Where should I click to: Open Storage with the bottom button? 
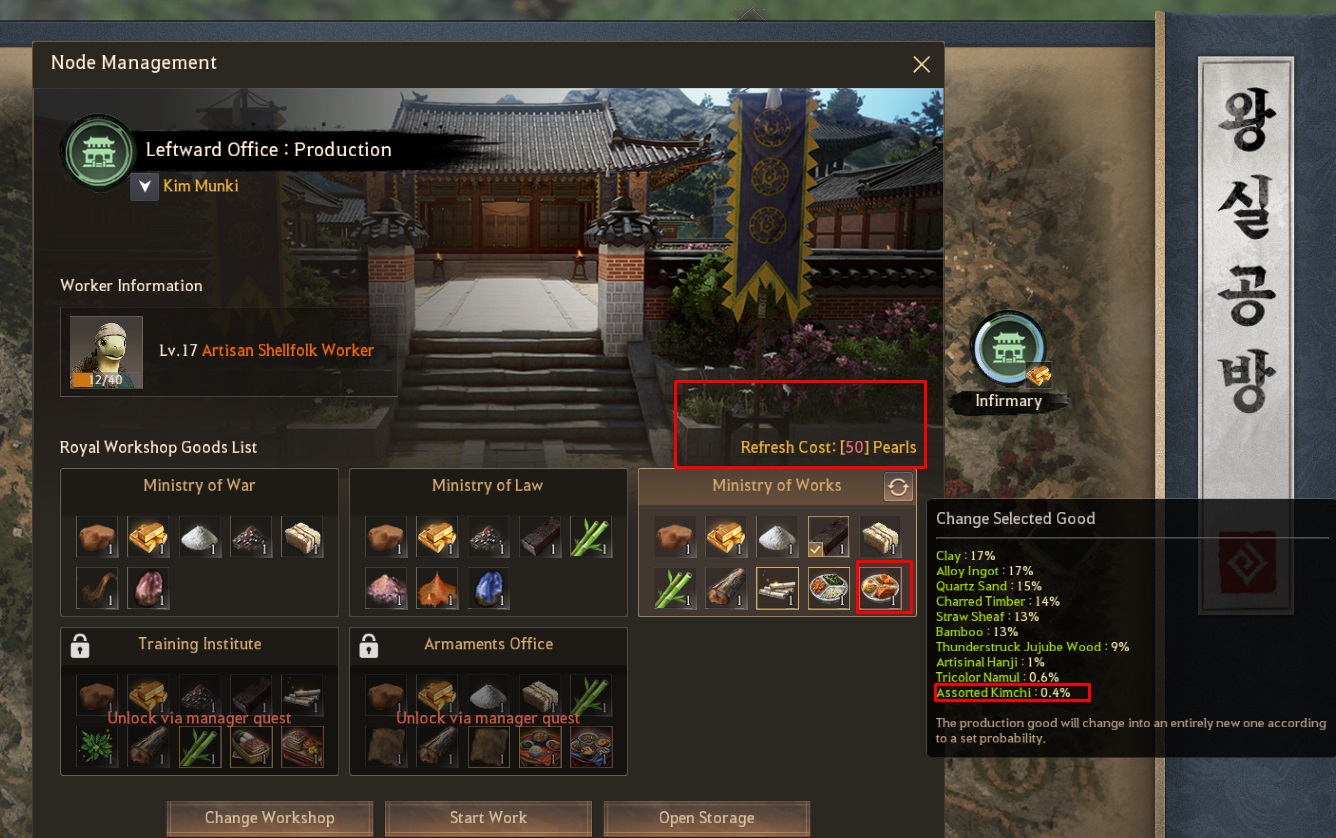[706, 817]
